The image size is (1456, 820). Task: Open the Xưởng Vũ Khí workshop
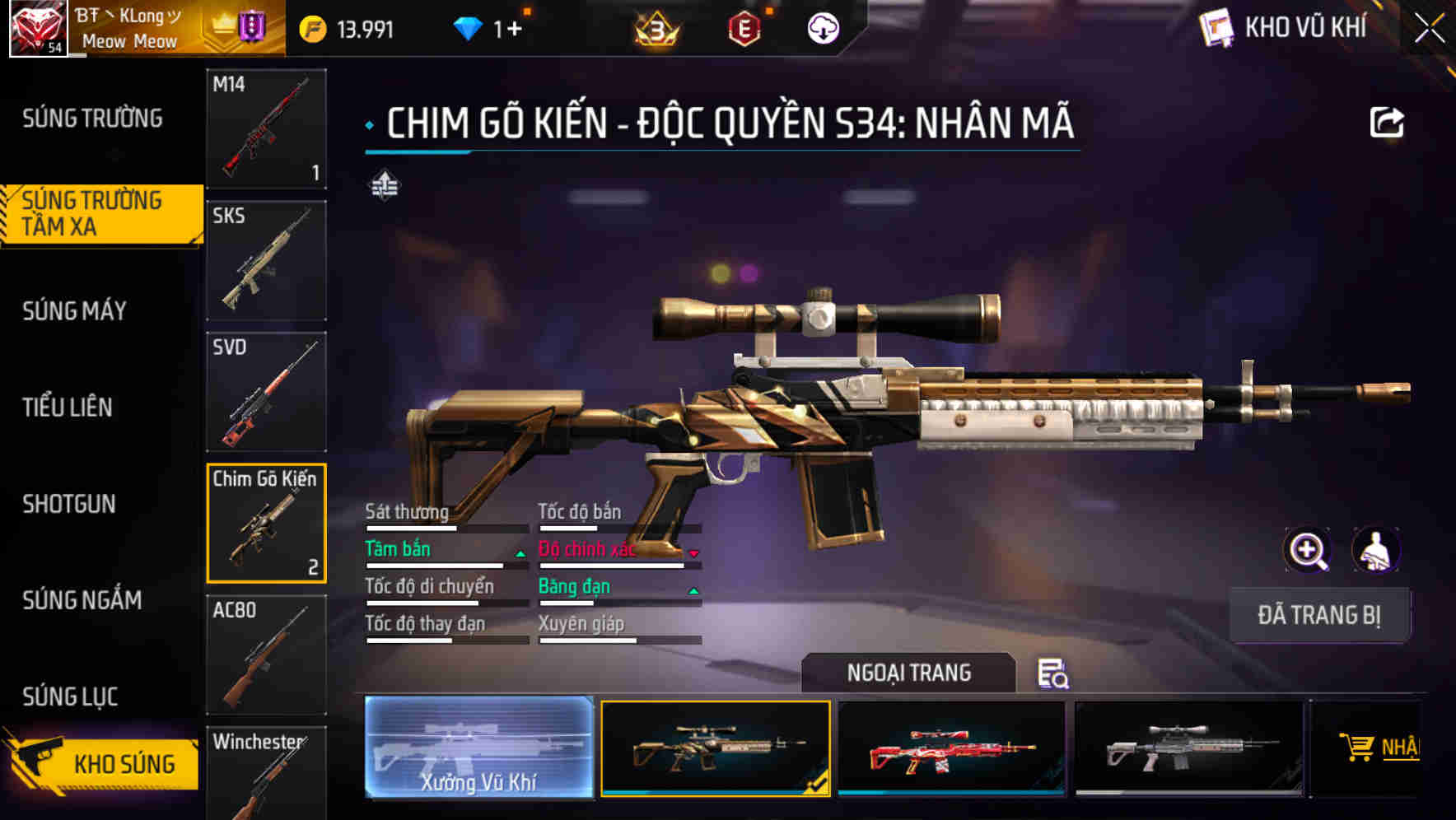tap(478, 748)
